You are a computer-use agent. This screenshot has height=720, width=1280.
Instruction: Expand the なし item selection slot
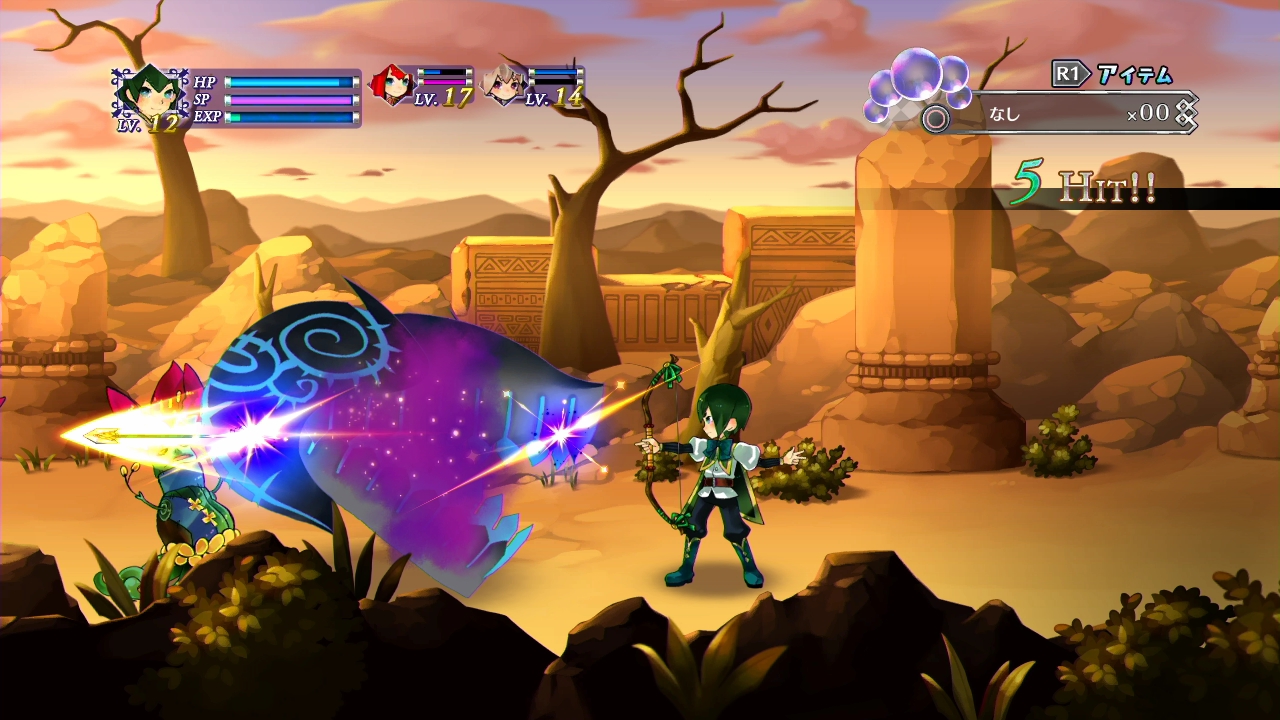click(x=1003, y=114)
